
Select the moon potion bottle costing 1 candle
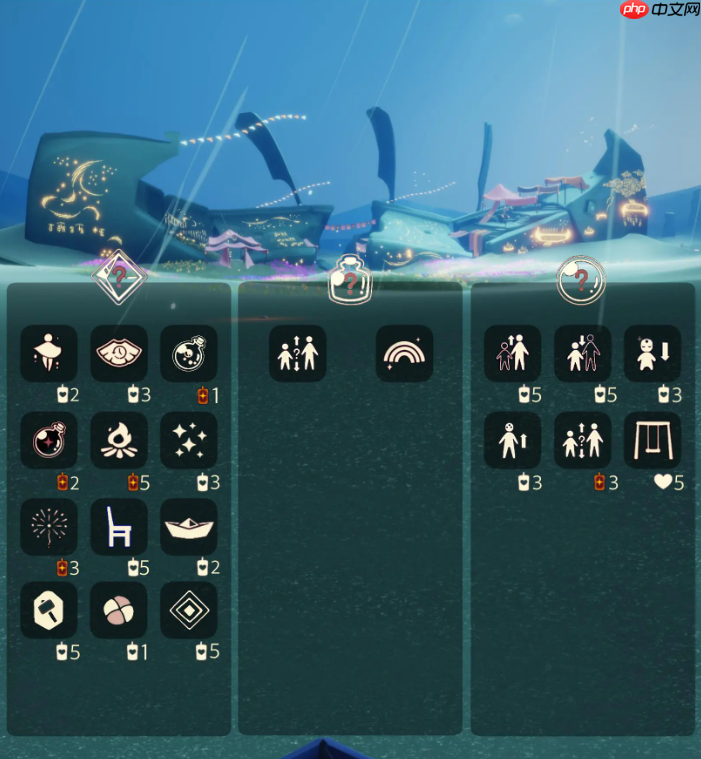point(189,353)
